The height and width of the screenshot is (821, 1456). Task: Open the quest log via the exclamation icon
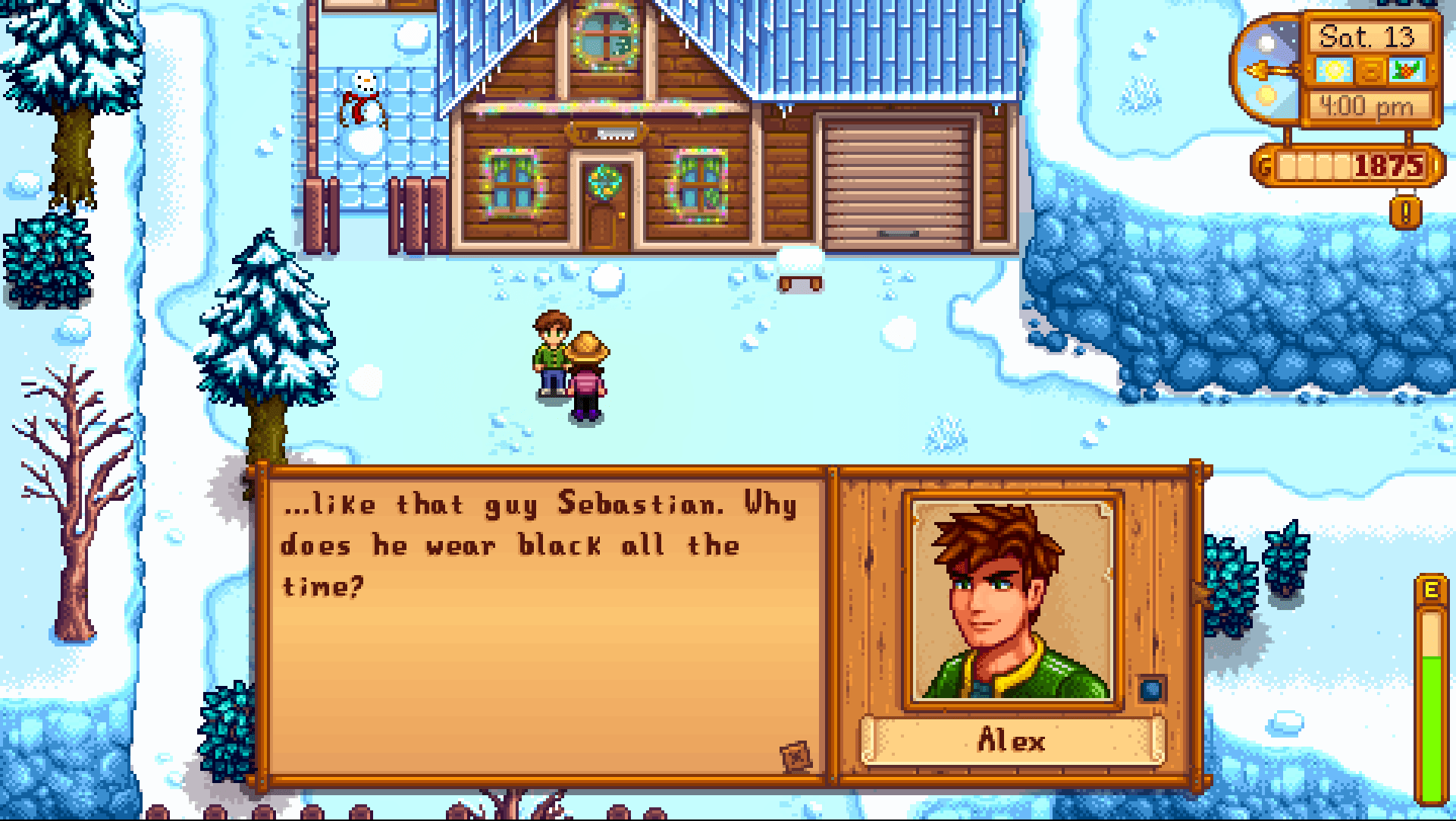pyautogui.click(x=1406, y=213)
